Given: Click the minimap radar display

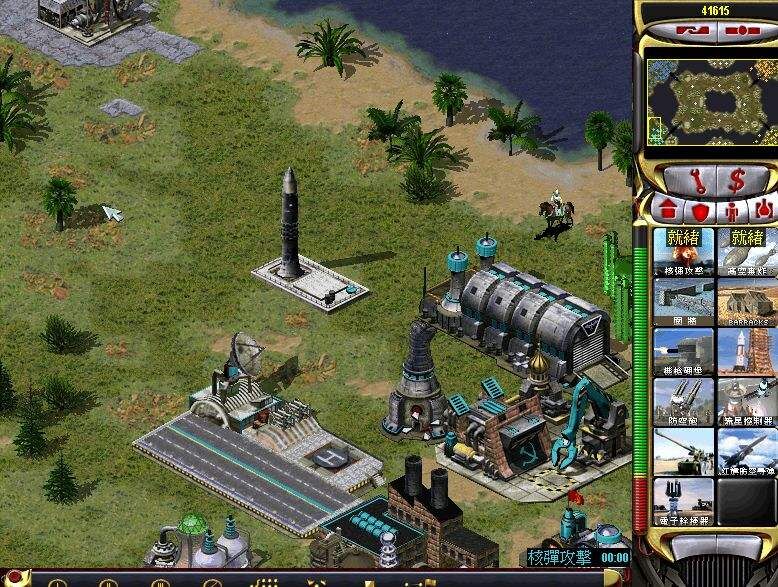Looking at the screenshot, I should 710,101.
